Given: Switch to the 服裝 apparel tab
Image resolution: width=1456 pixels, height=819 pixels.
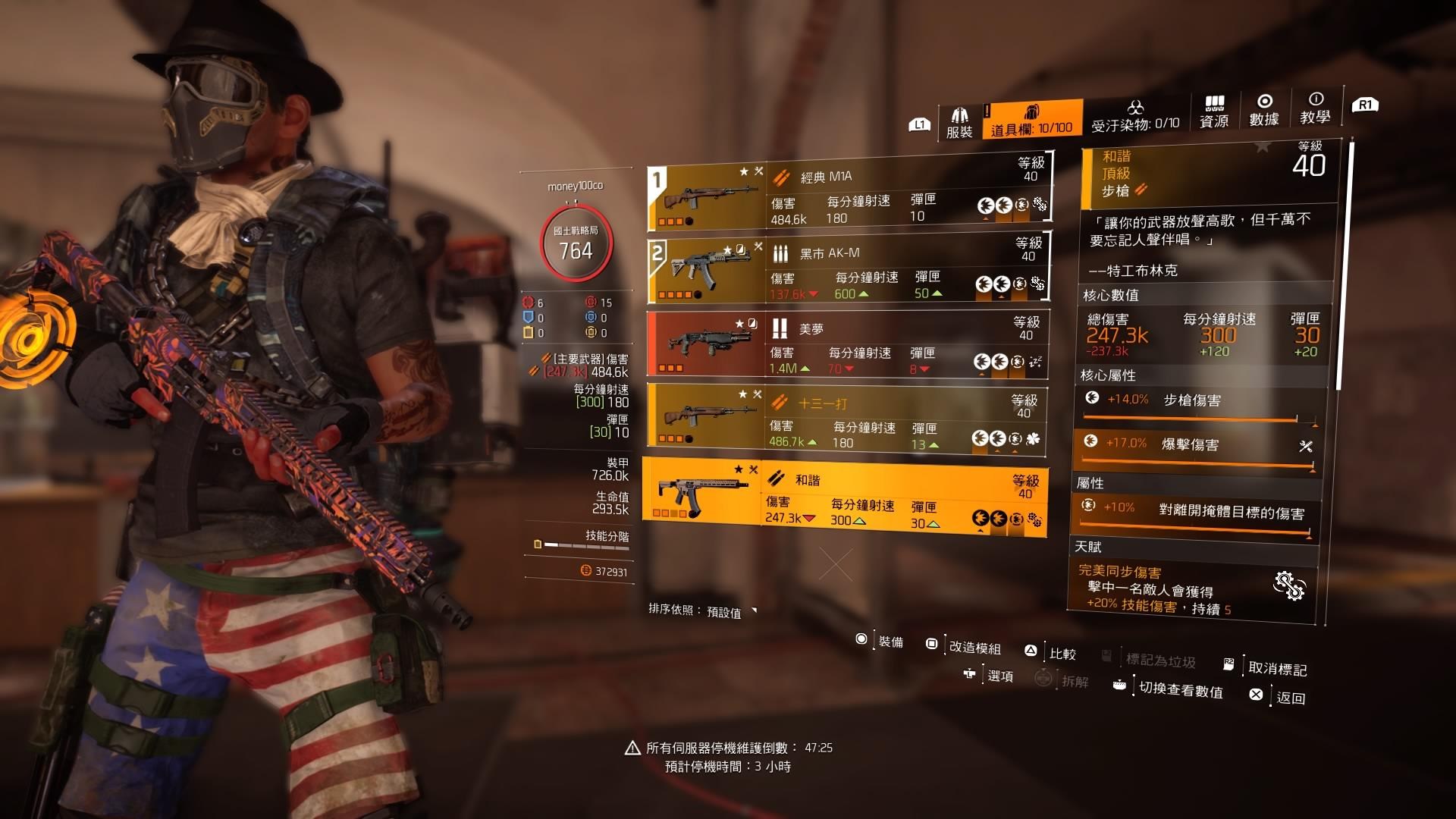Looking at the screenshot, I should (x=959, y=122).
